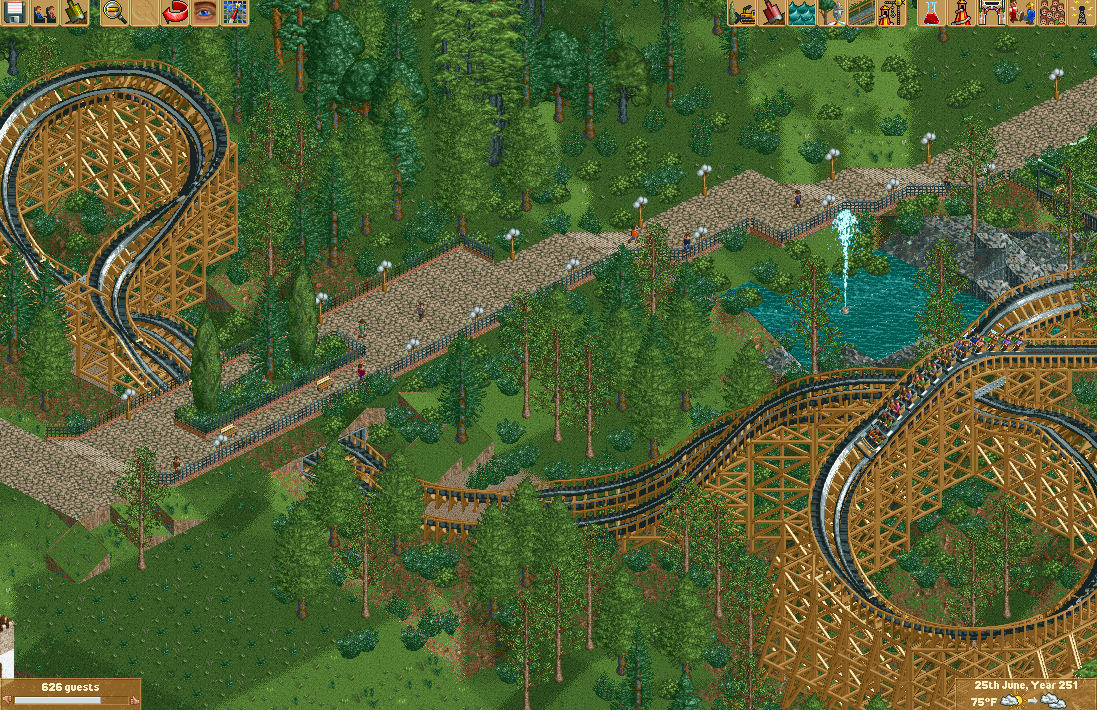Click the 626 guests status panel
The image size is (1097, 710).
click(70, 693)
